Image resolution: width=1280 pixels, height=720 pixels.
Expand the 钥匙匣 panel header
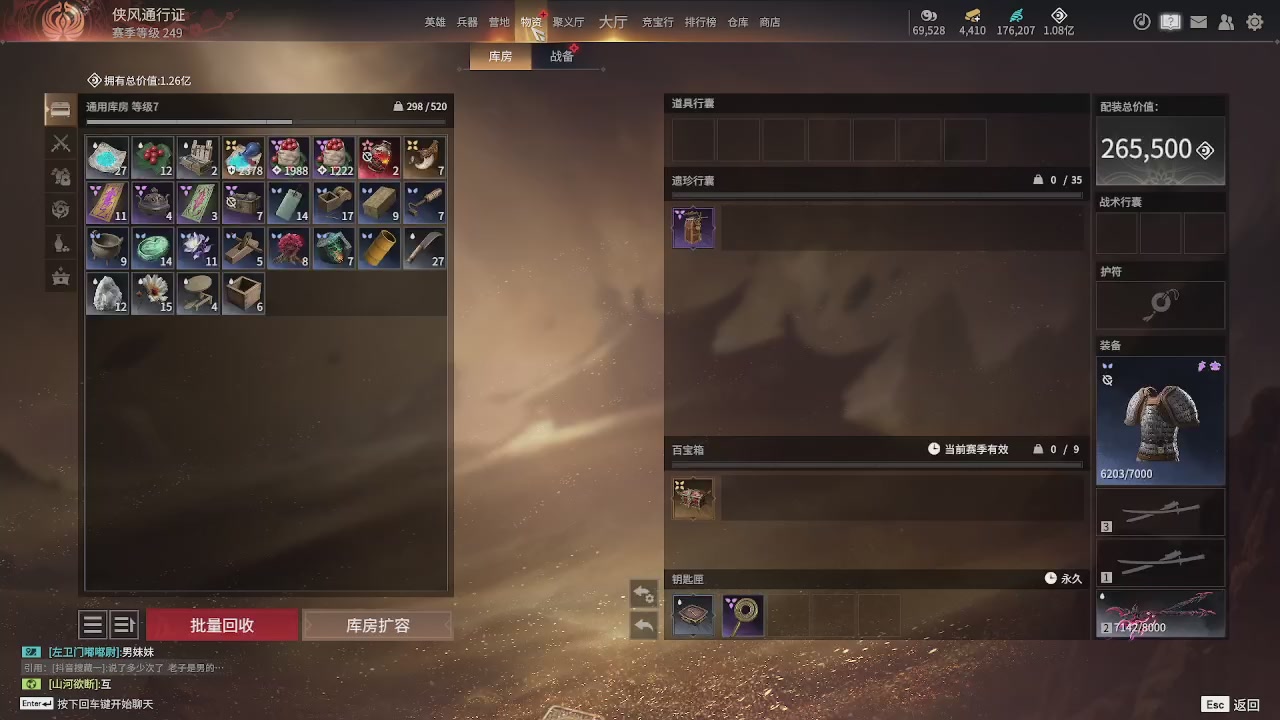click(877, 578)
